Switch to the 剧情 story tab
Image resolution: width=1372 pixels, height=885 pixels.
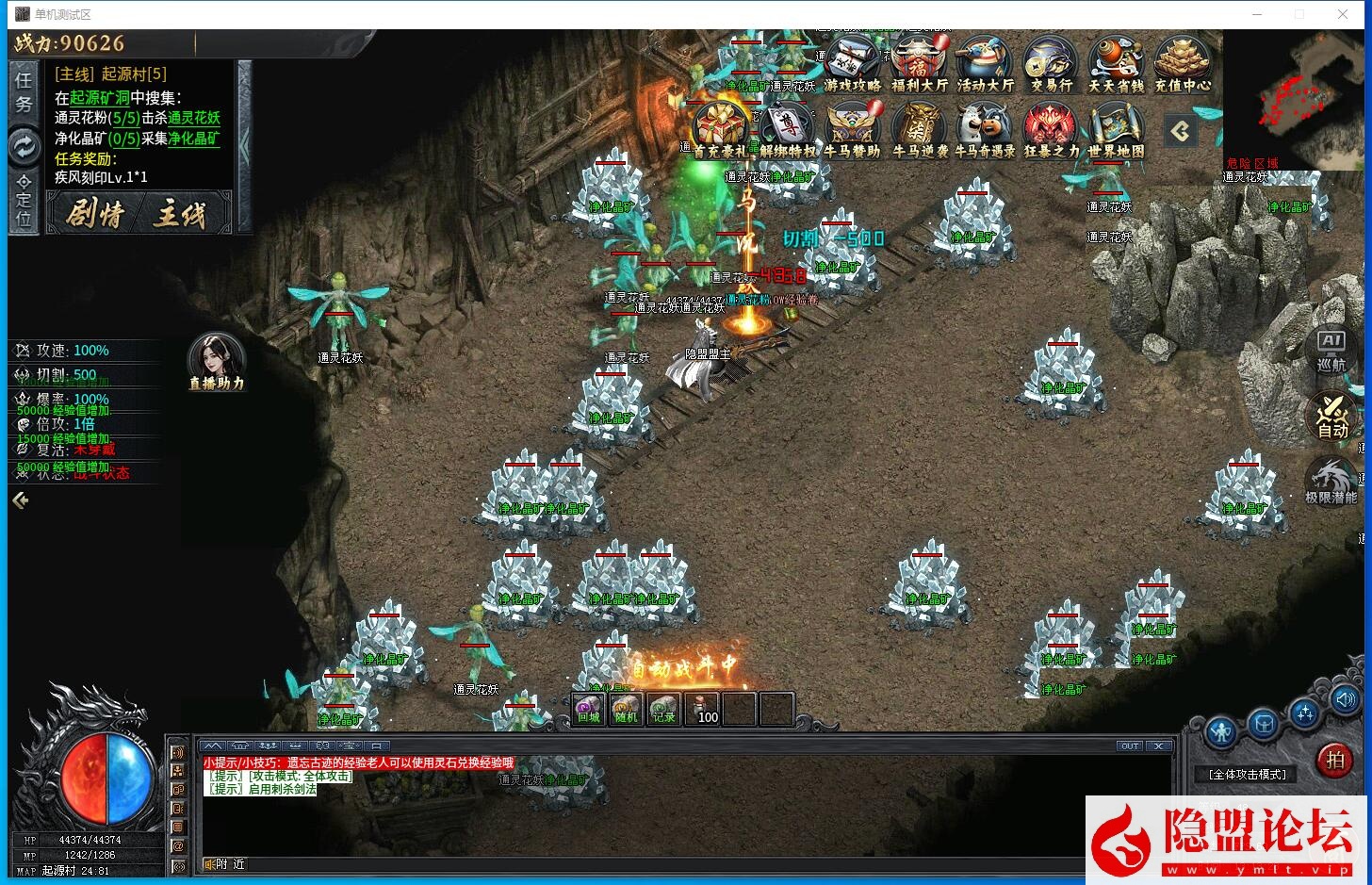[97, 213]
